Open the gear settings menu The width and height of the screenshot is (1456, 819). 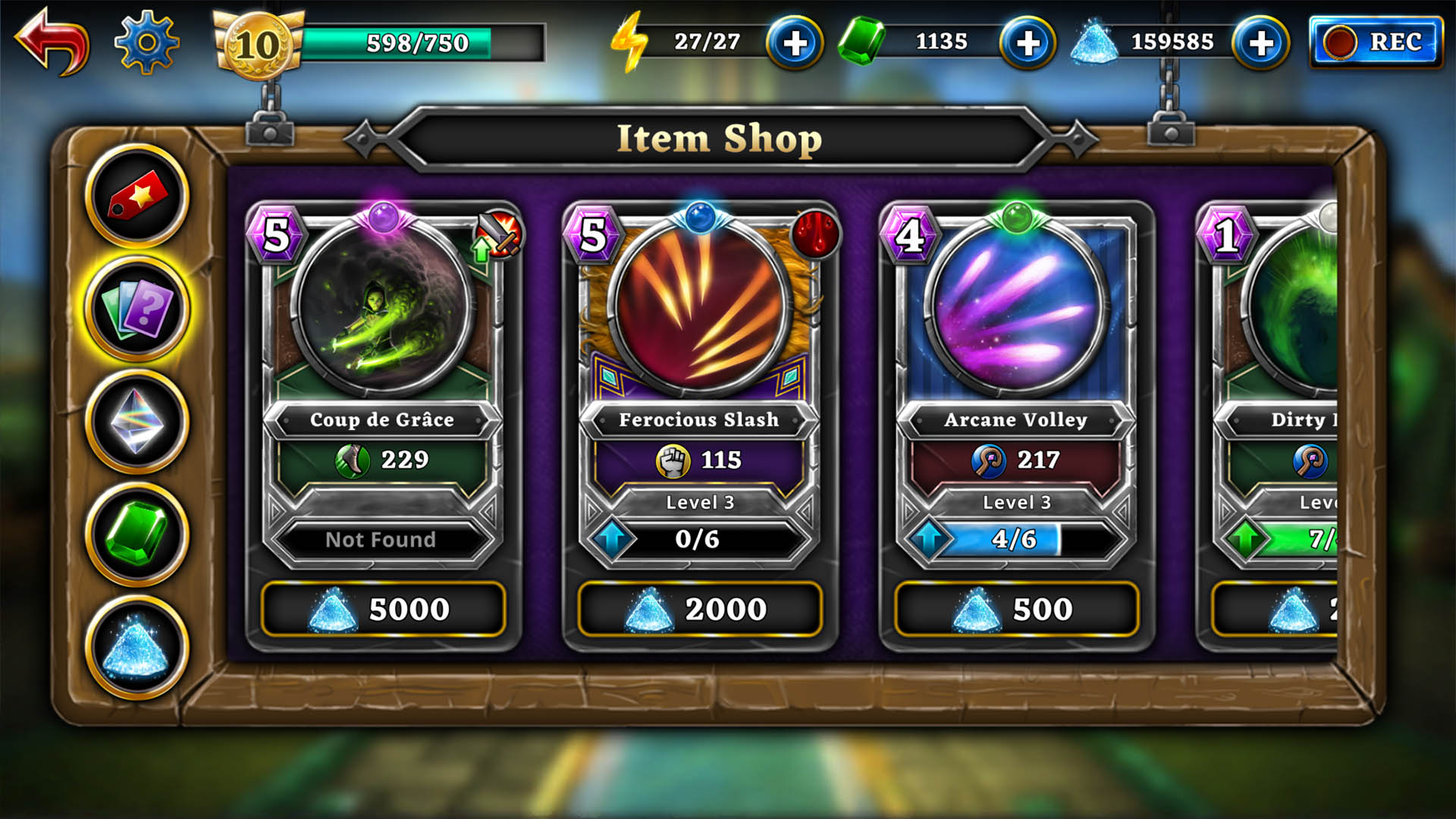(146, 42)
